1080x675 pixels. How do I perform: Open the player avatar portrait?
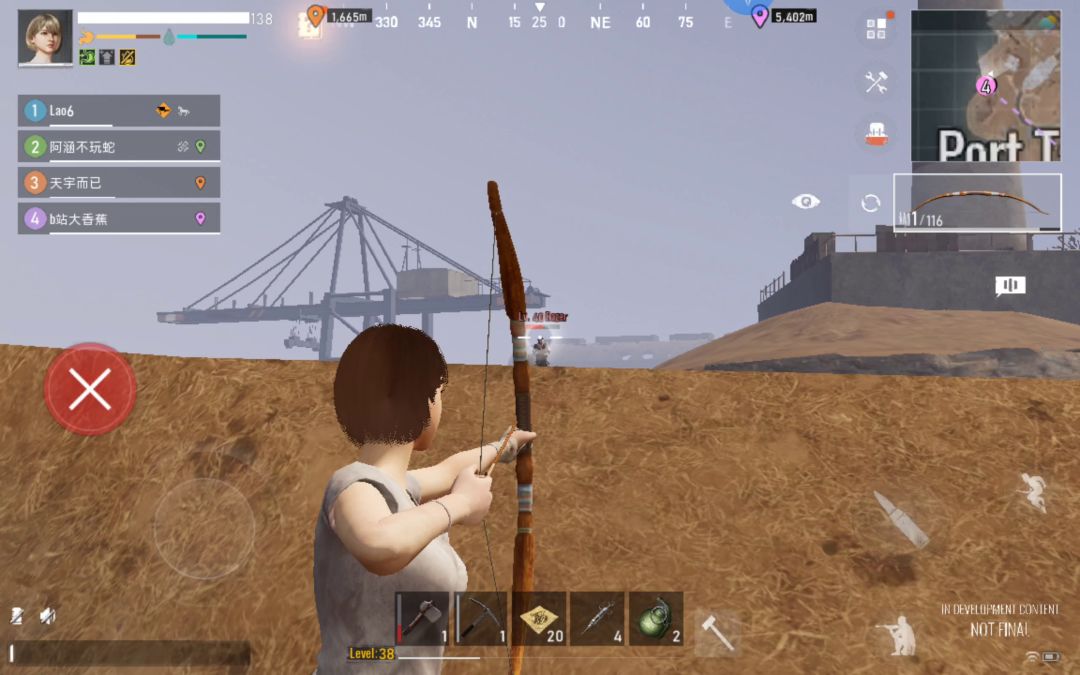point(45,38)
